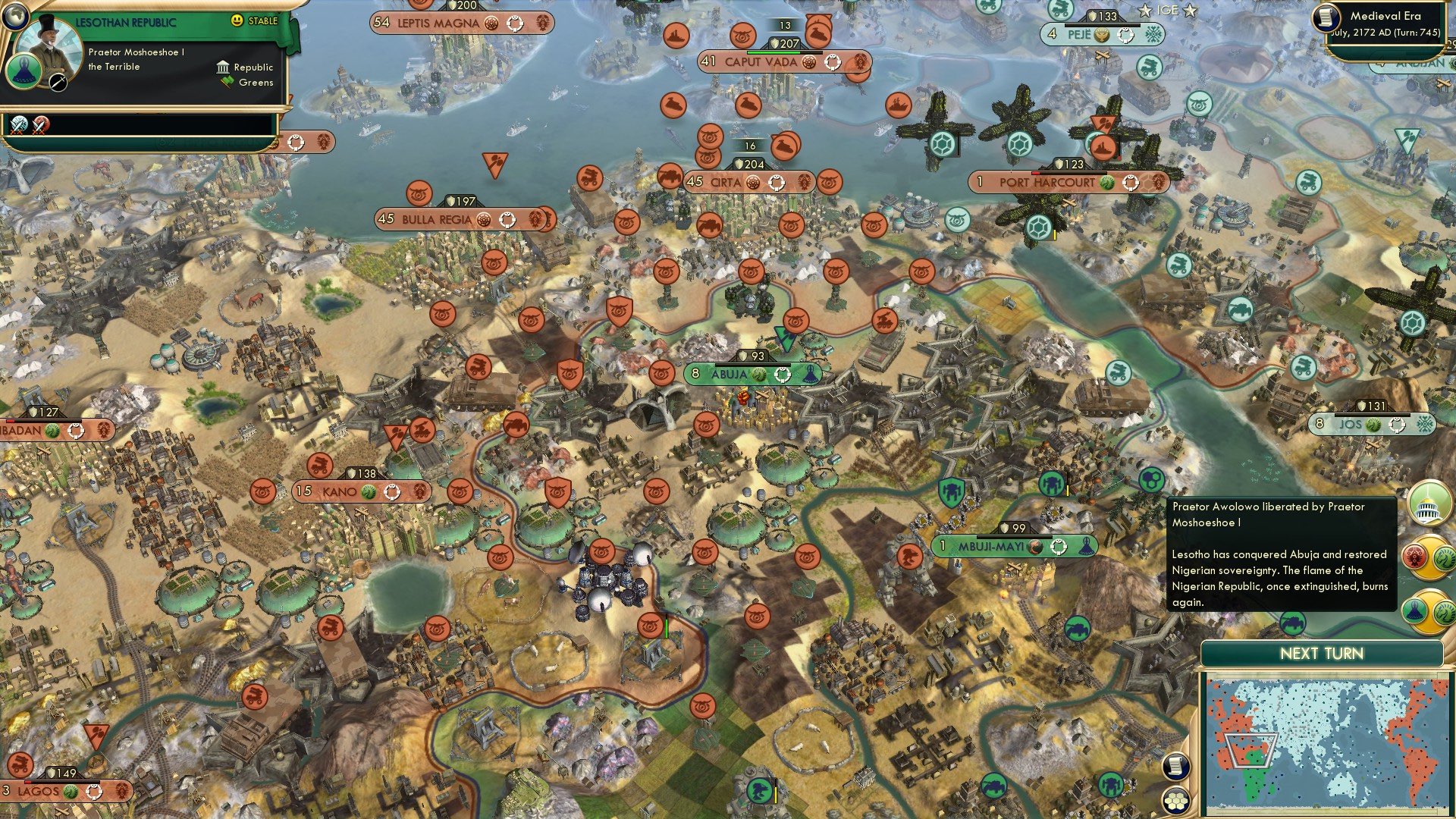Open the globe icon in the corner
This screenshot has width=1456, height=819.
[x=15, y=15]
